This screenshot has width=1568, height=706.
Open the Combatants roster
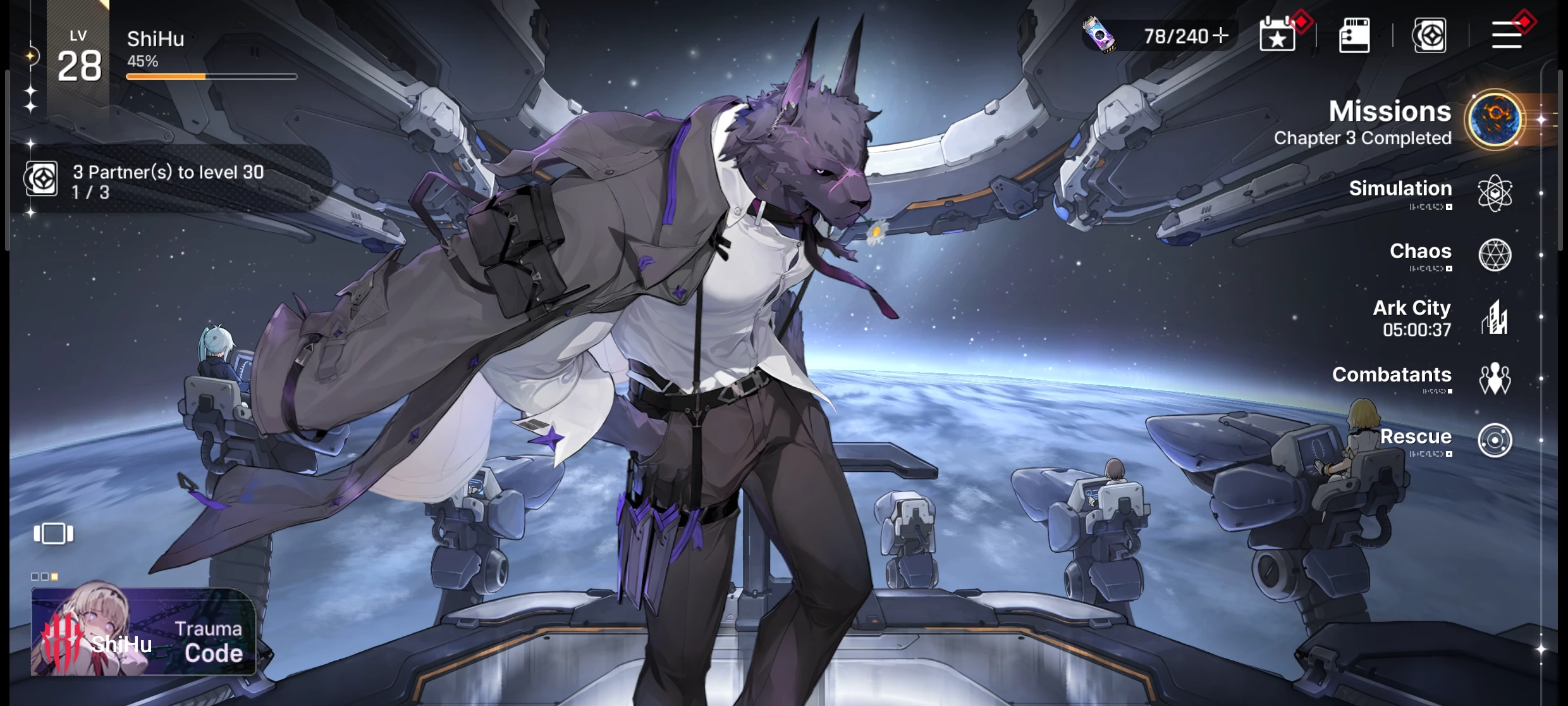pyautogui.click(x=1495, y=378)
